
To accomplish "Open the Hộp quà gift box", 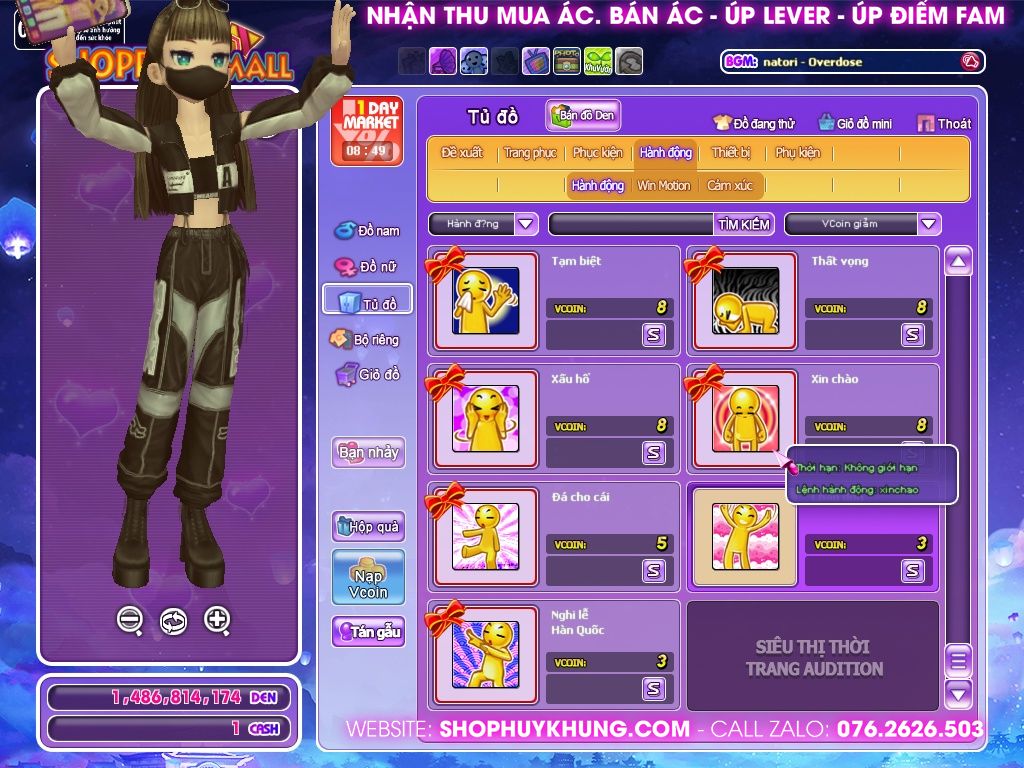I will tap(368, 526).
